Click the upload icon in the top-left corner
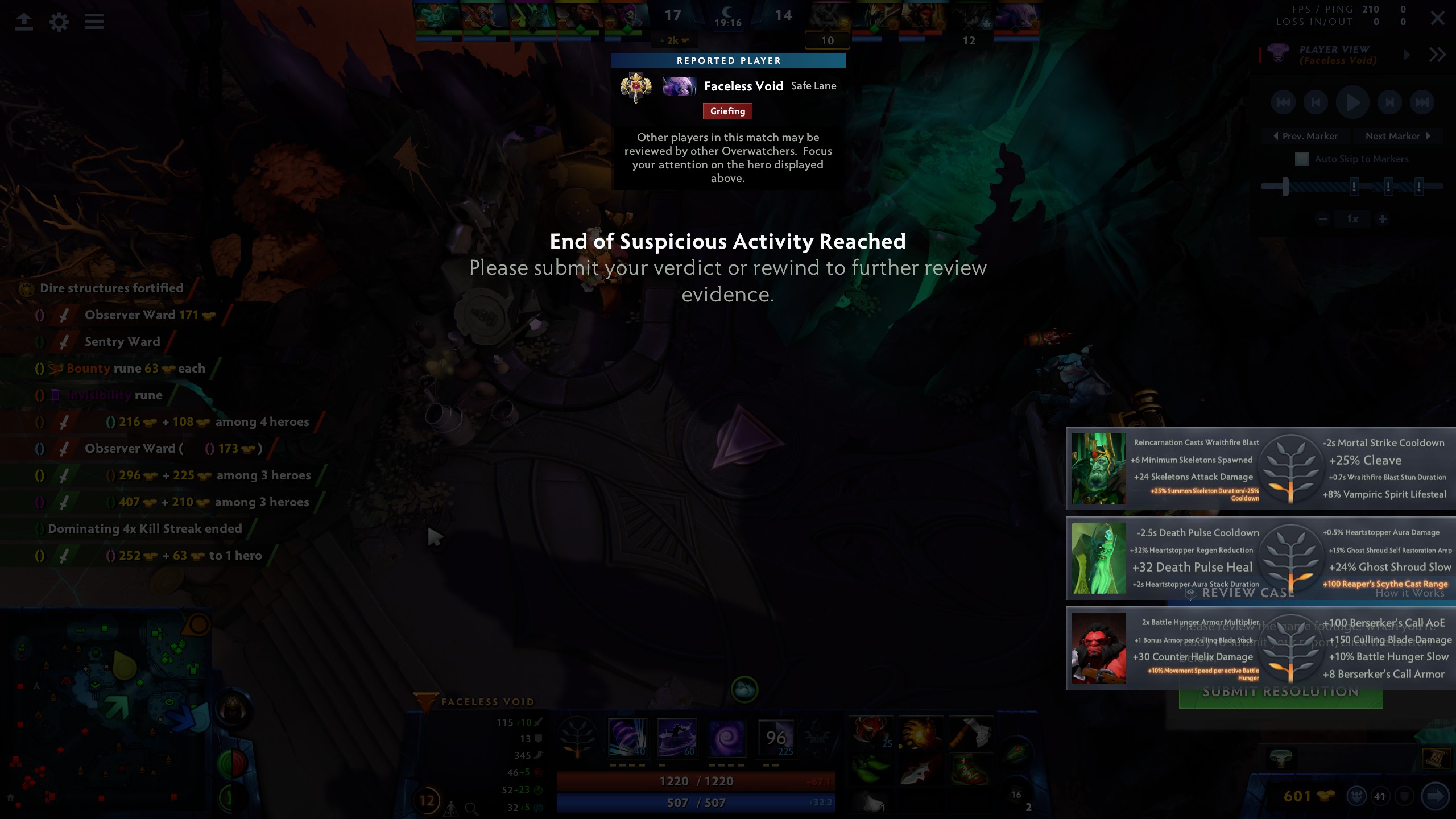 coord(24,22)
